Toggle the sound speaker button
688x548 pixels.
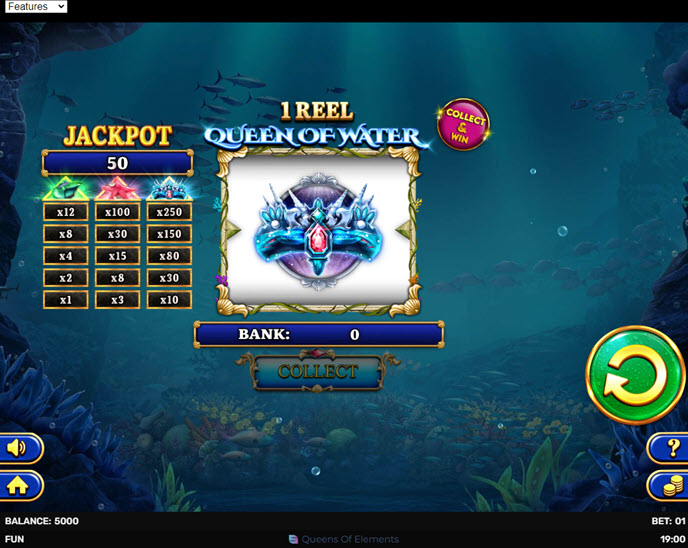(18, 448)
